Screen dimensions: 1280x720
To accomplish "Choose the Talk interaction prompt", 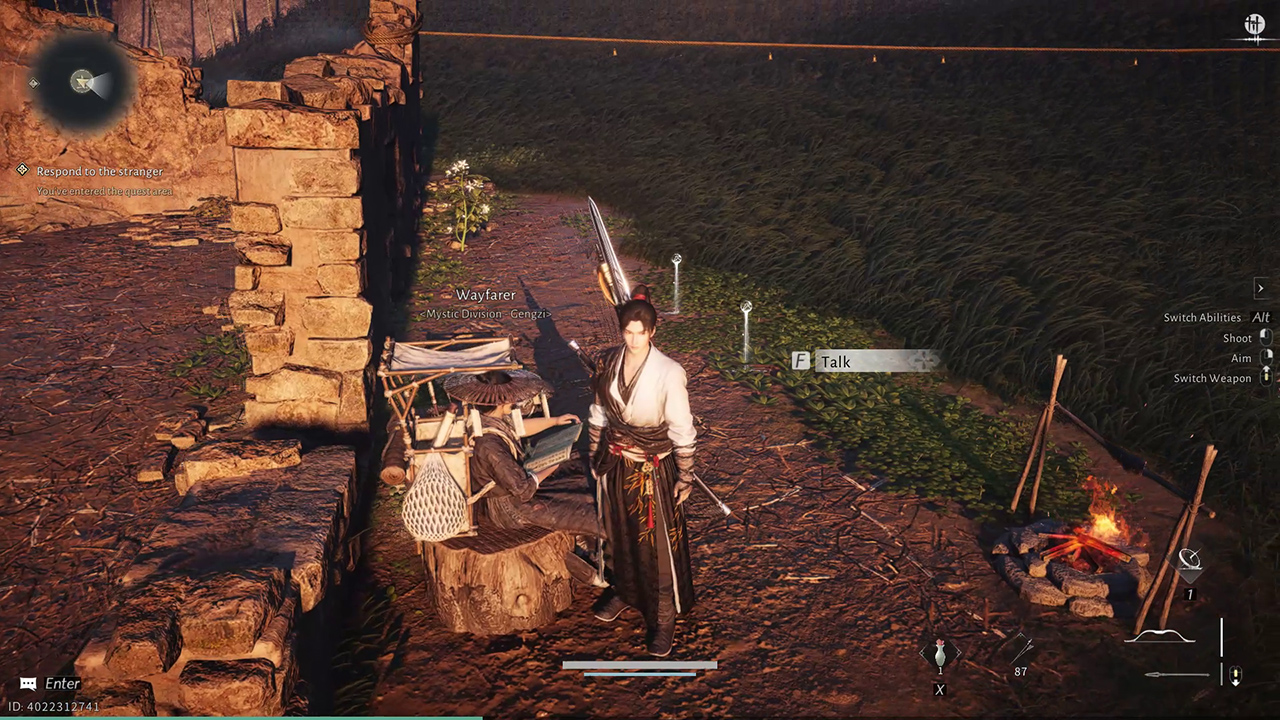I will [x=866, y=361].
